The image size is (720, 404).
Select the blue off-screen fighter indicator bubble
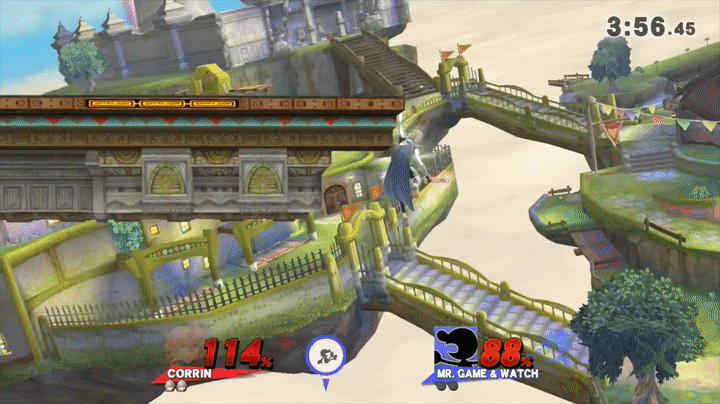(x=325, y=354)
